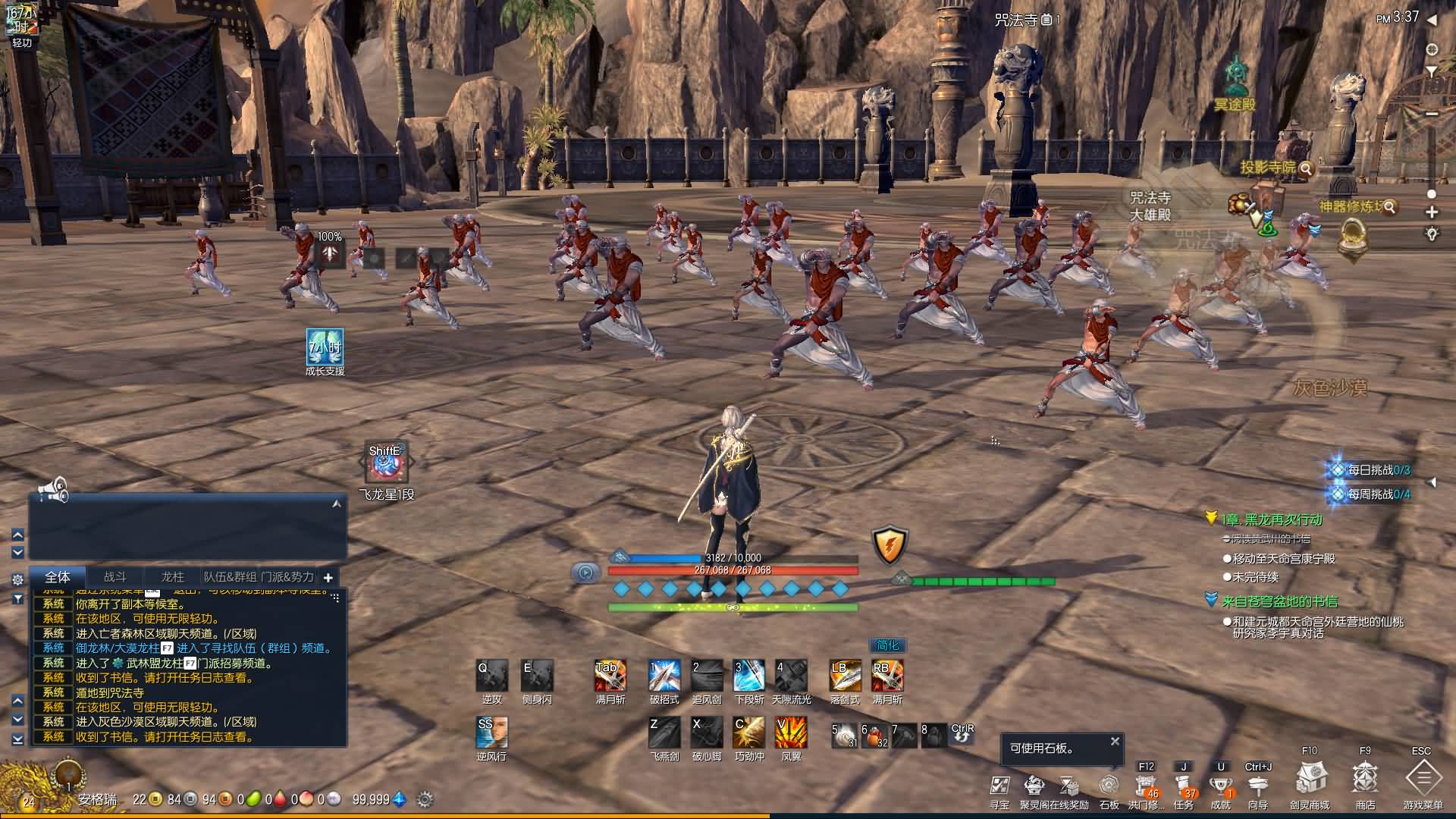1456x819 pixels.
Task: Open chat settings gear
Action: 17,579
